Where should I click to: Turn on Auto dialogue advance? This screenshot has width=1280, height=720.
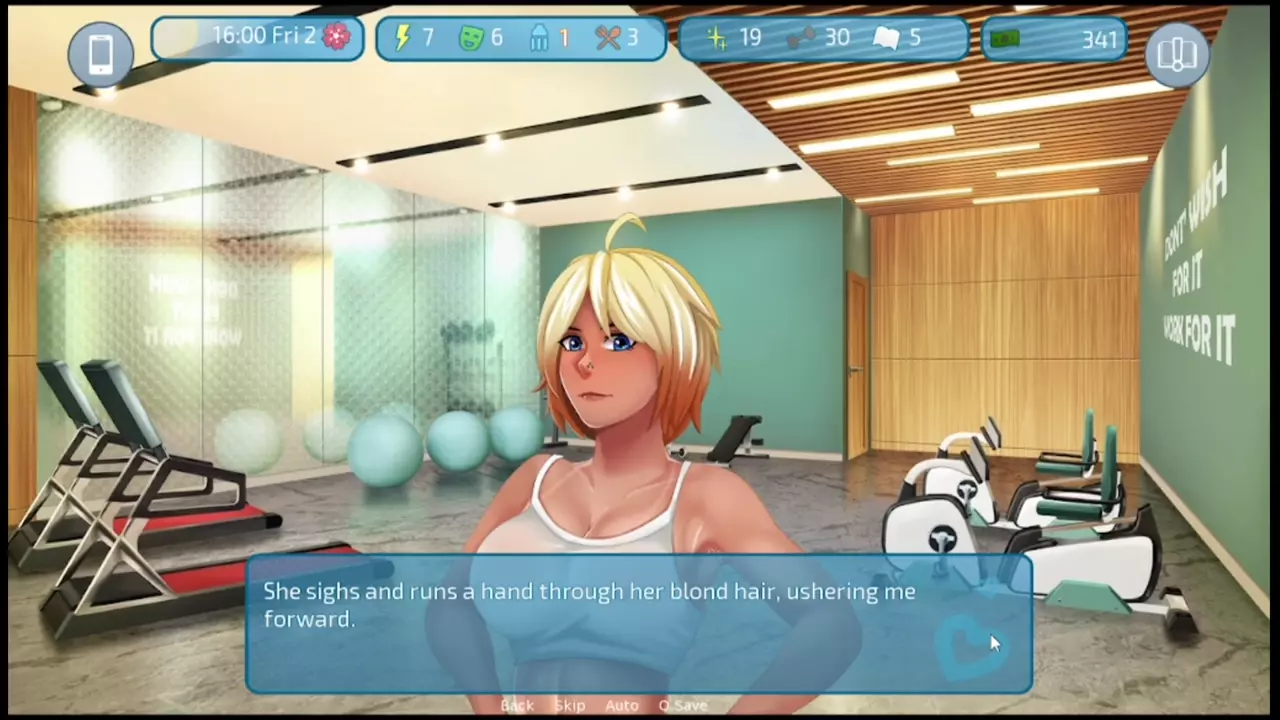[x=621, y=705]
